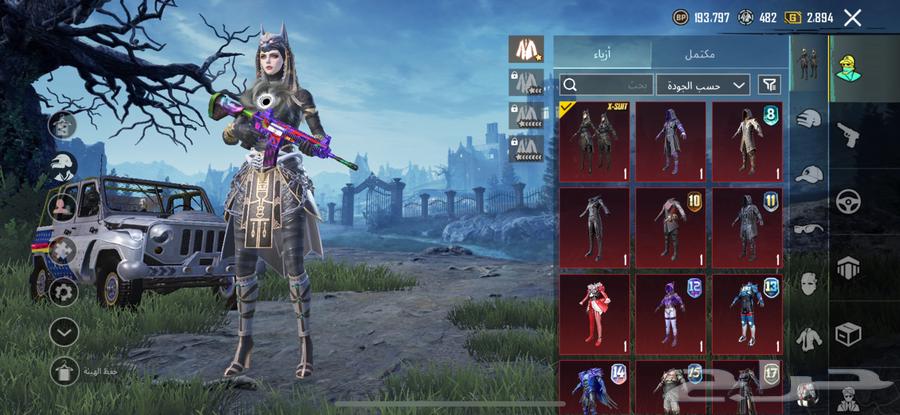
Task: Open the helmet category
Action: click(808, 119)
